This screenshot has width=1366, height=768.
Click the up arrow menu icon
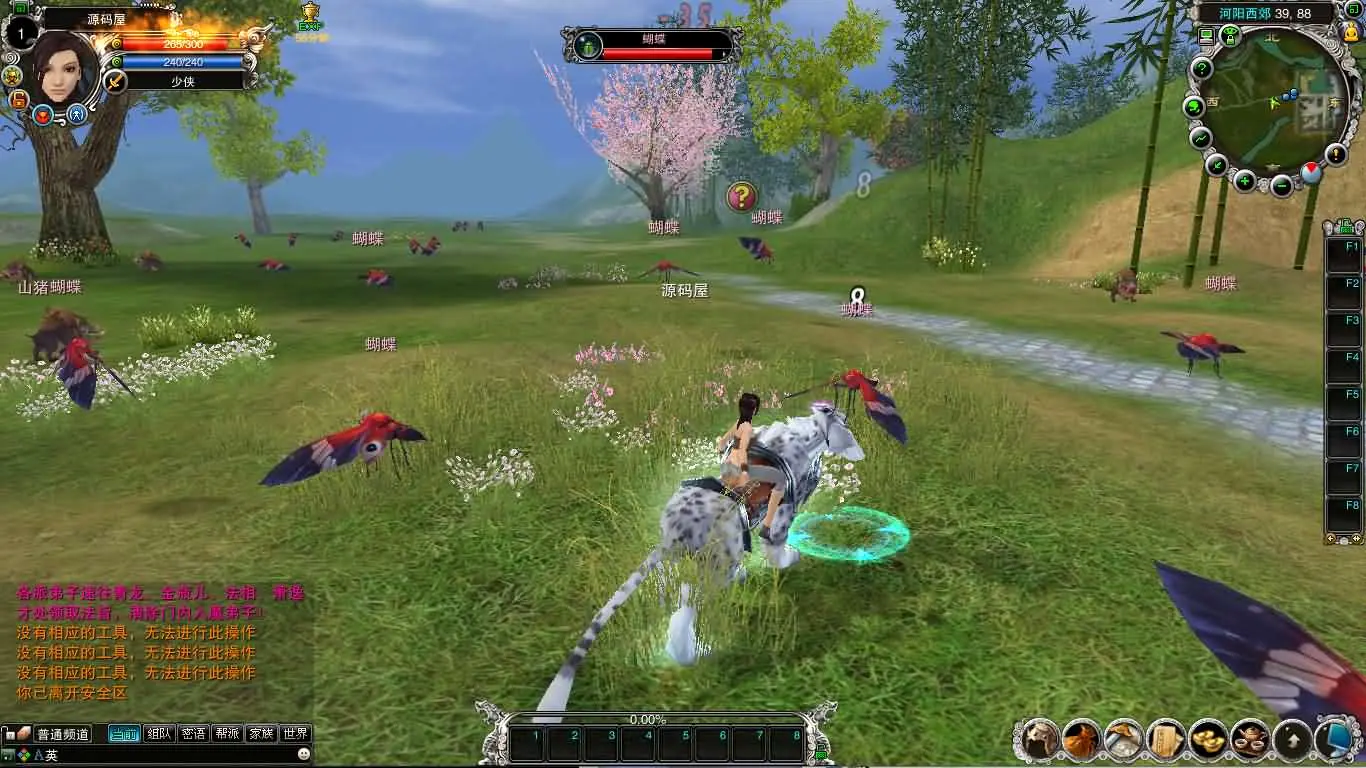point(1292,739)
